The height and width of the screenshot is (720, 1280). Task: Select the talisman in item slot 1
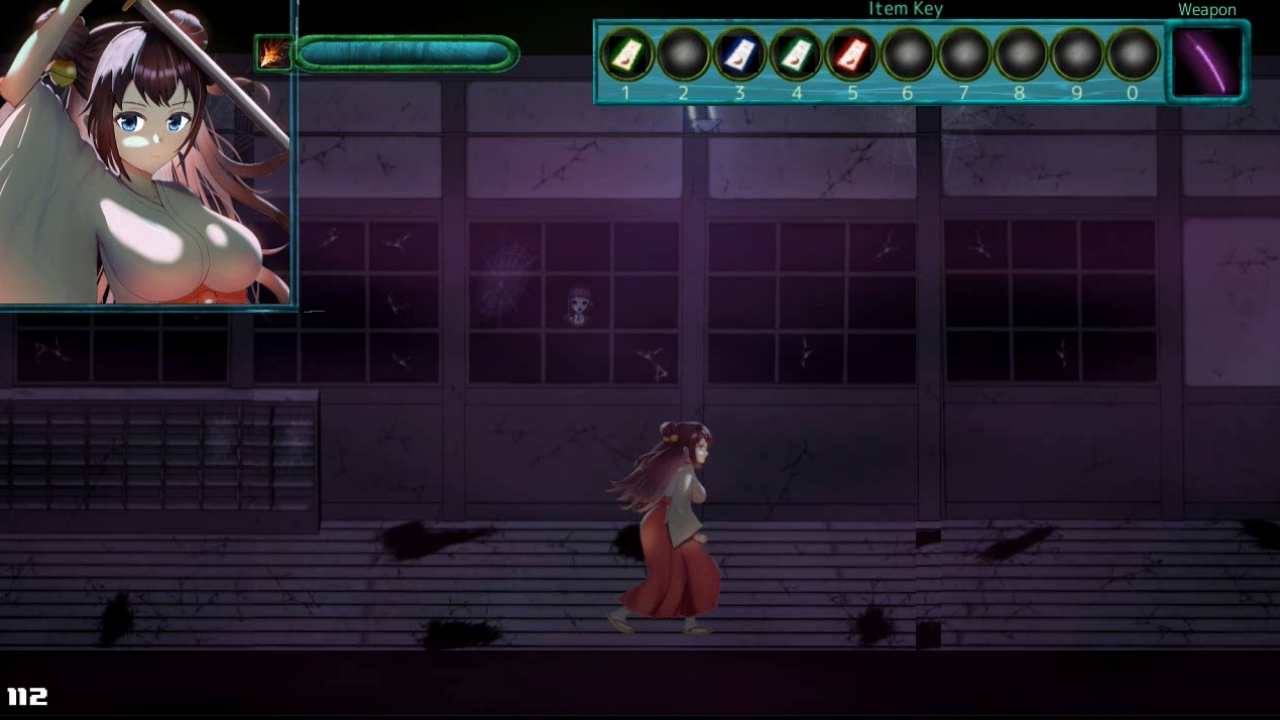point(626,54)
